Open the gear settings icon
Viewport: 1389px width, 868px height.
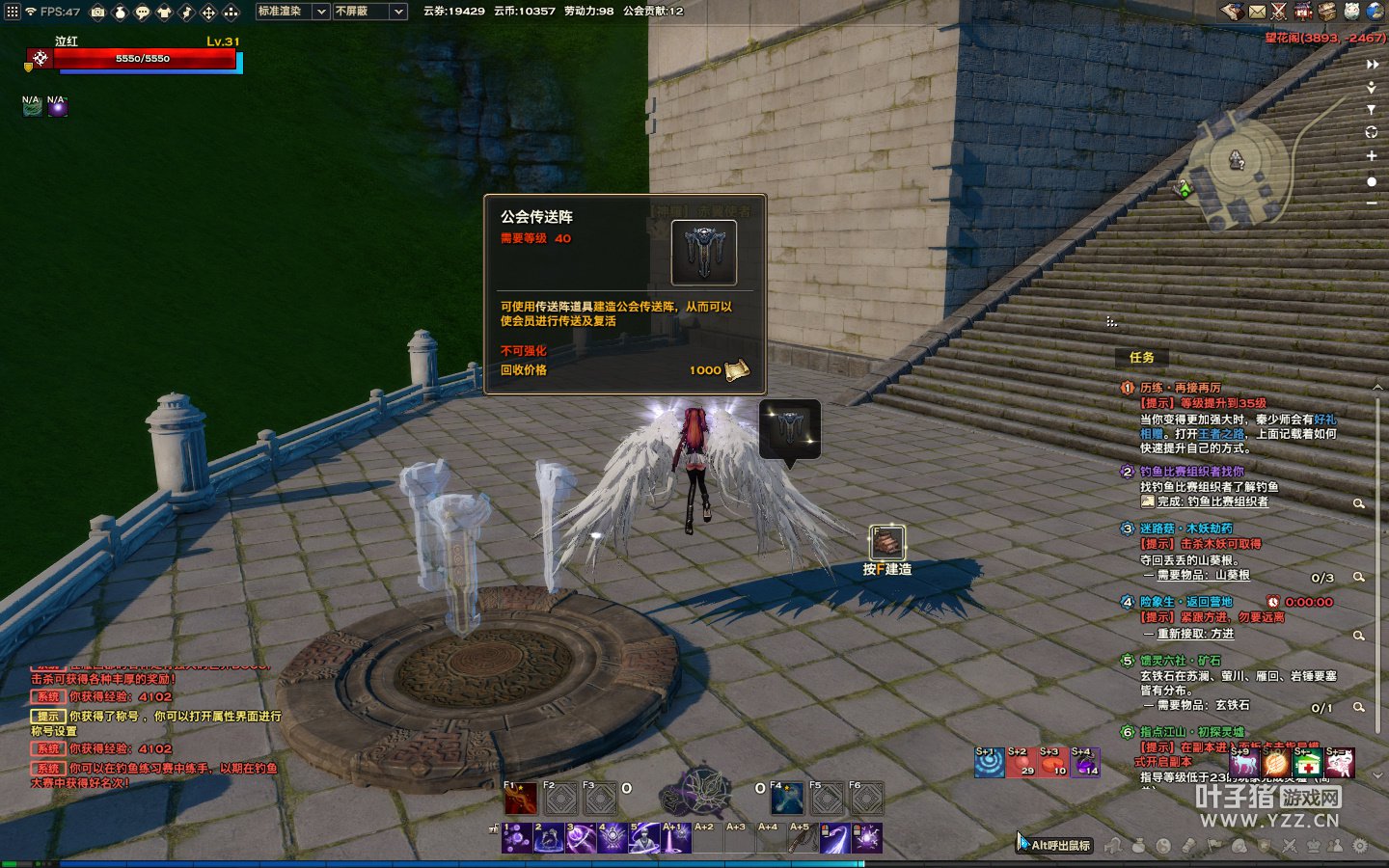[x=1360, y=846]
